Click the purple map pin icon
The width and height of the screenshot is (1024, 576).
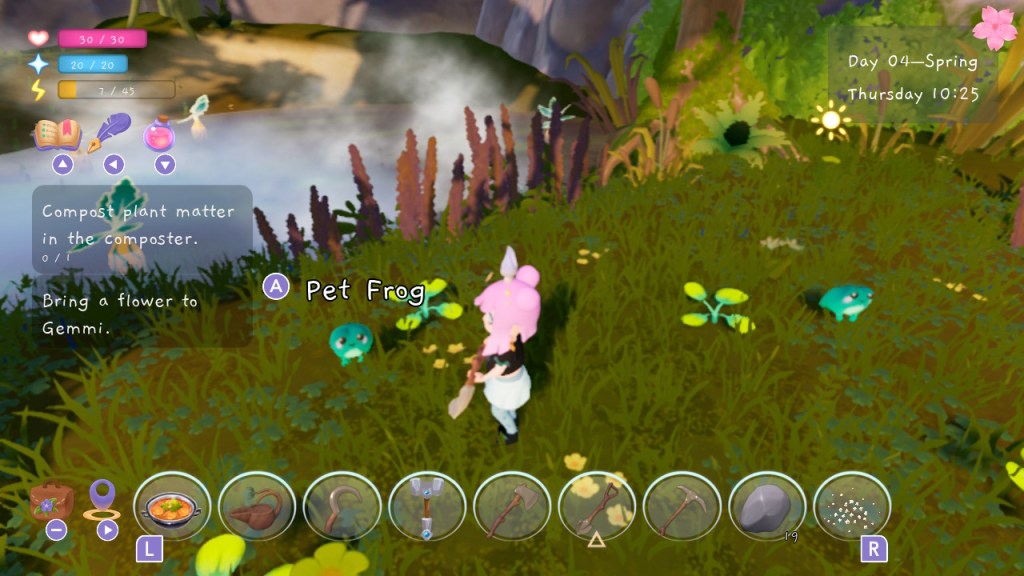tap(102, 498)
